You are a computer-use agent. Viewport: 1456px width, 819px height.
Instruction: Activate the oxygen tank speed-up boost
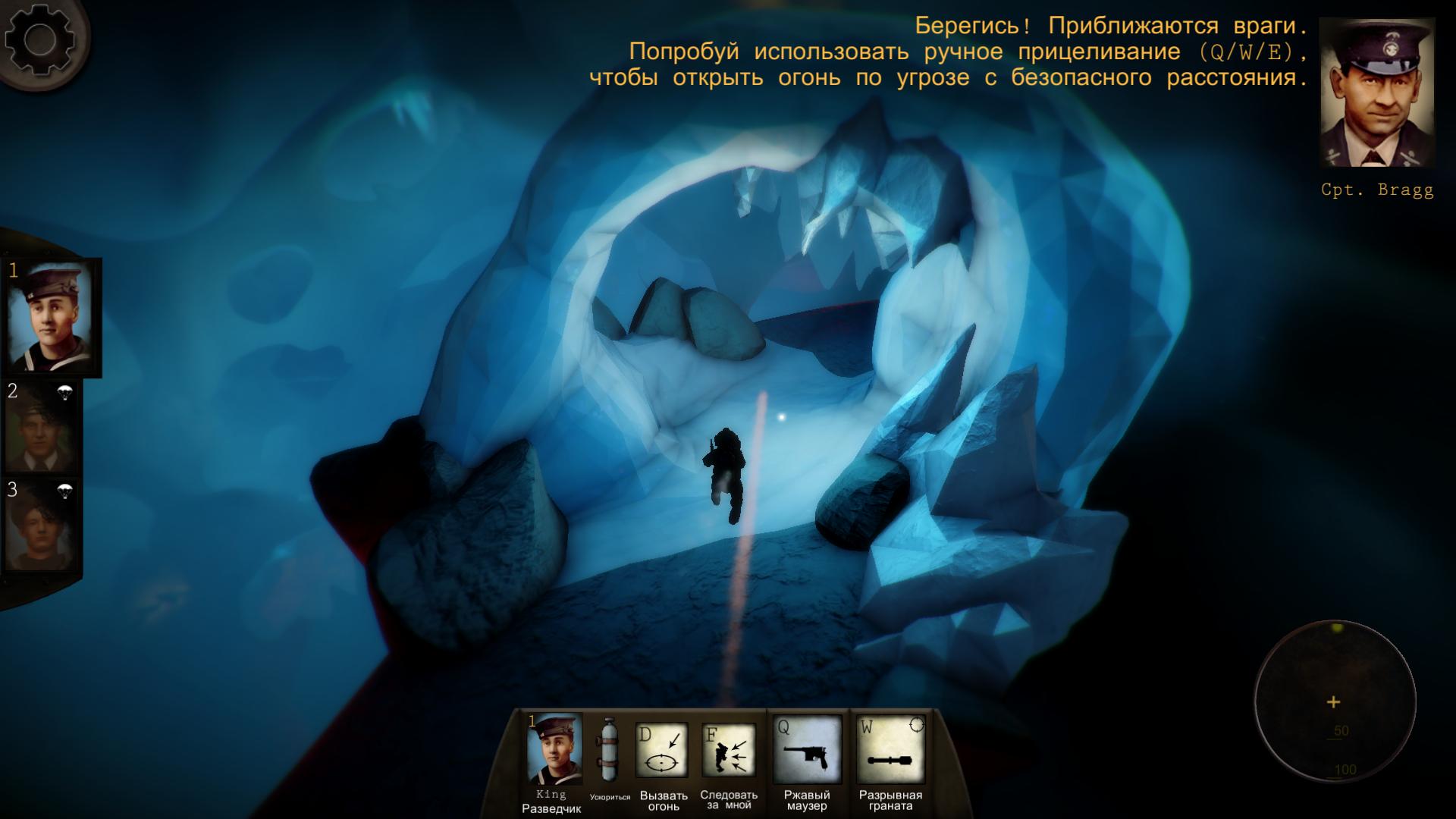coord(609,750)
